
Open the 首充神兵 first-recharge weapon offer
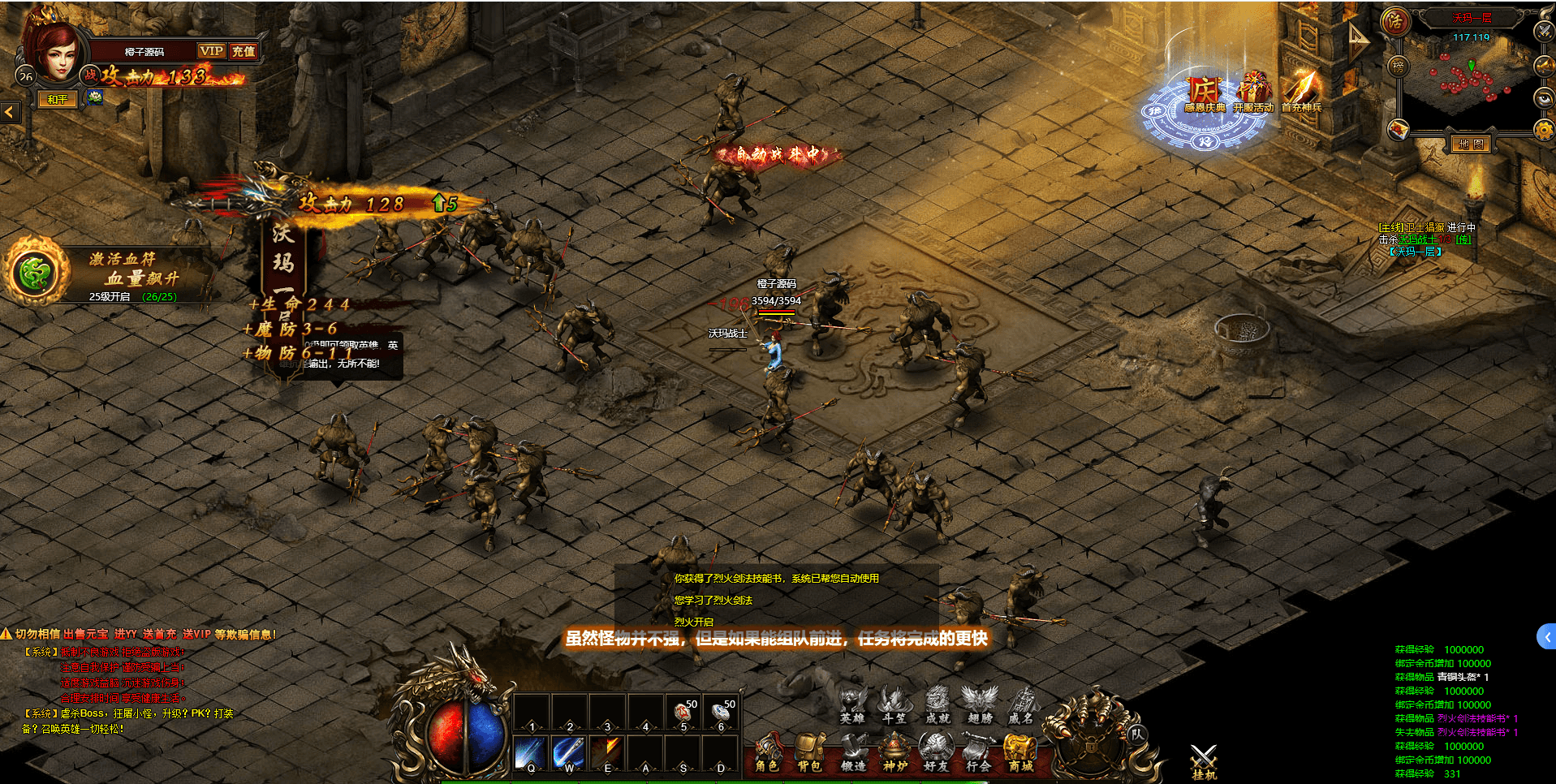pos(1301,92)
